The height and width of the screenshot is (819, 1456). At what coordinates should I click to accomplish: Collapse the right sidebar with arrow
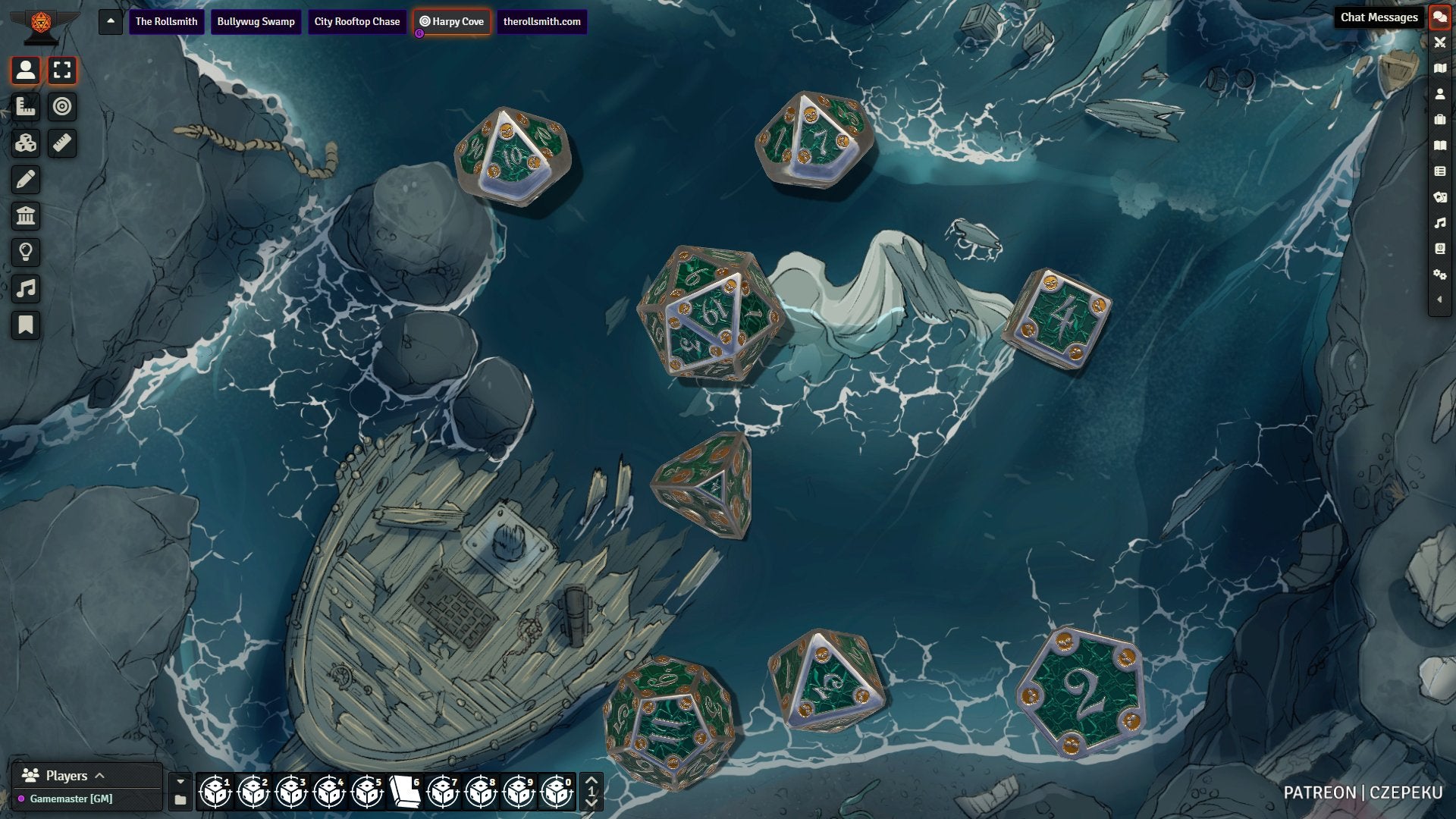1439,300
